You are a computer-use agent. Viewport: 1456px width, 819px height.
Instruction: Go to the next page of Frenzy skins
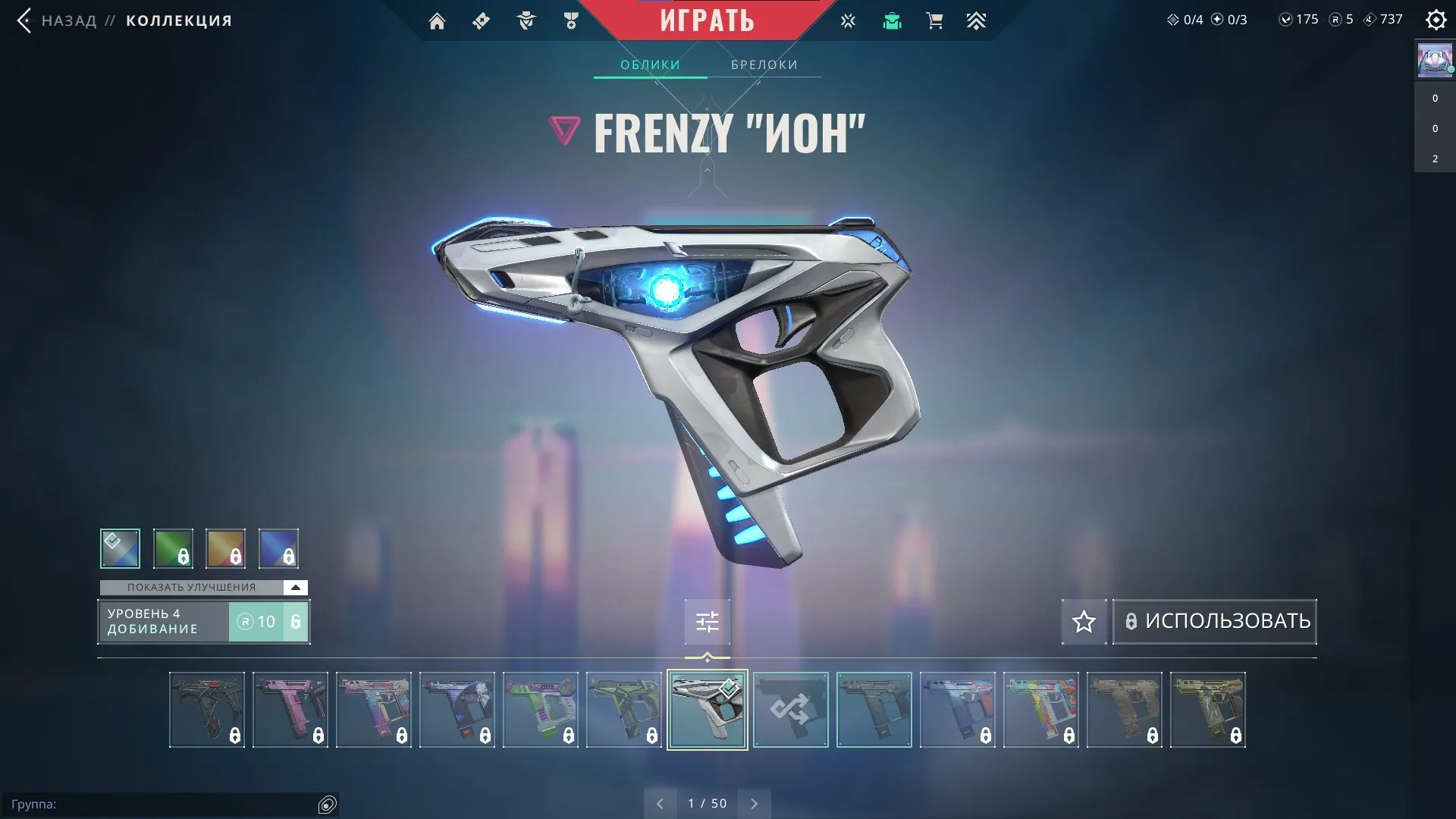point(754,802)
